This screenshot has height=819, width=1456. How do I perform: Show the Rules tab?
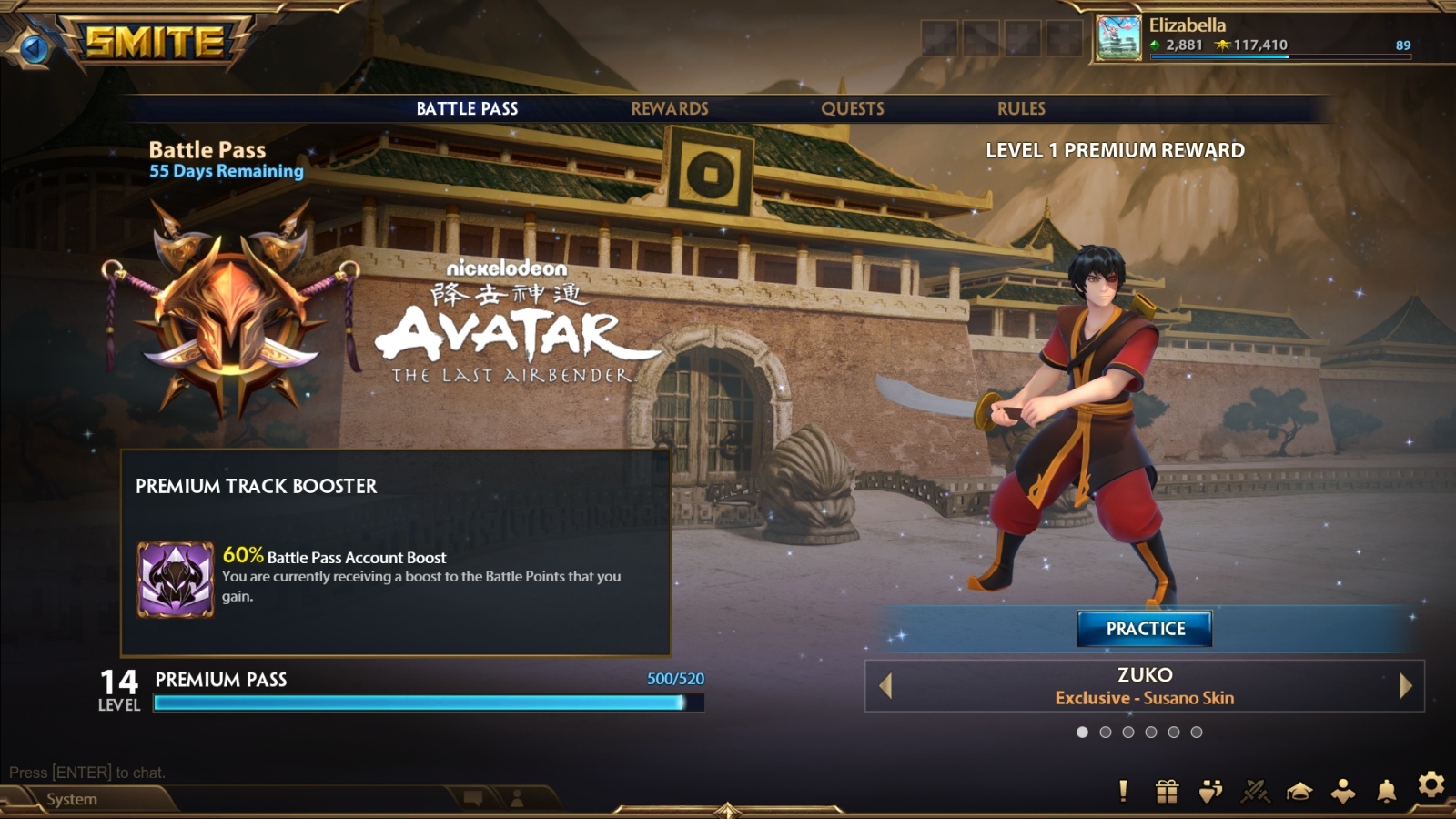click(1021, 108)
